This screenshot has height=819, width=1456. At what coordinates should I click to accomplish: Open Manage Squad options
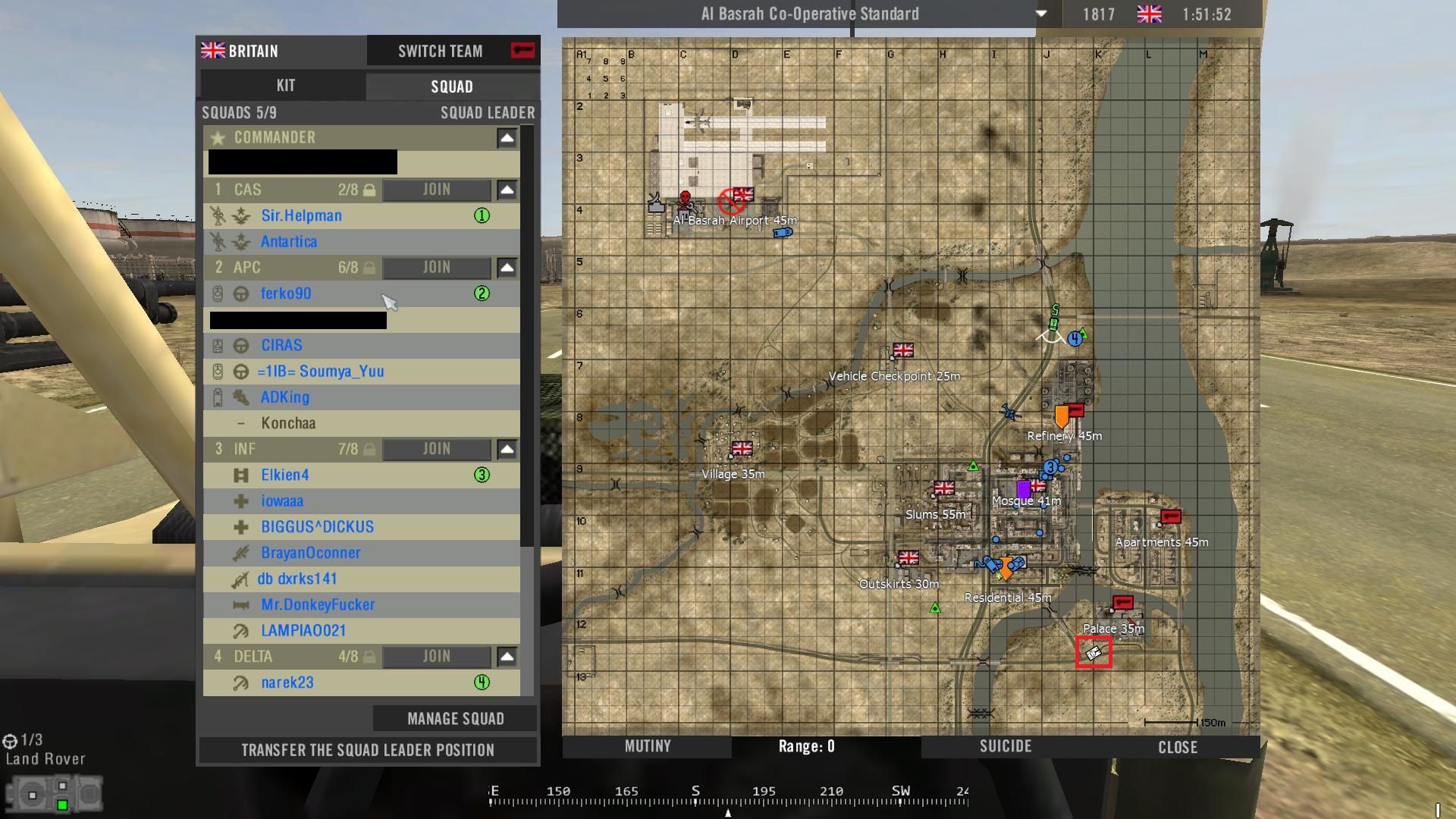455,718
